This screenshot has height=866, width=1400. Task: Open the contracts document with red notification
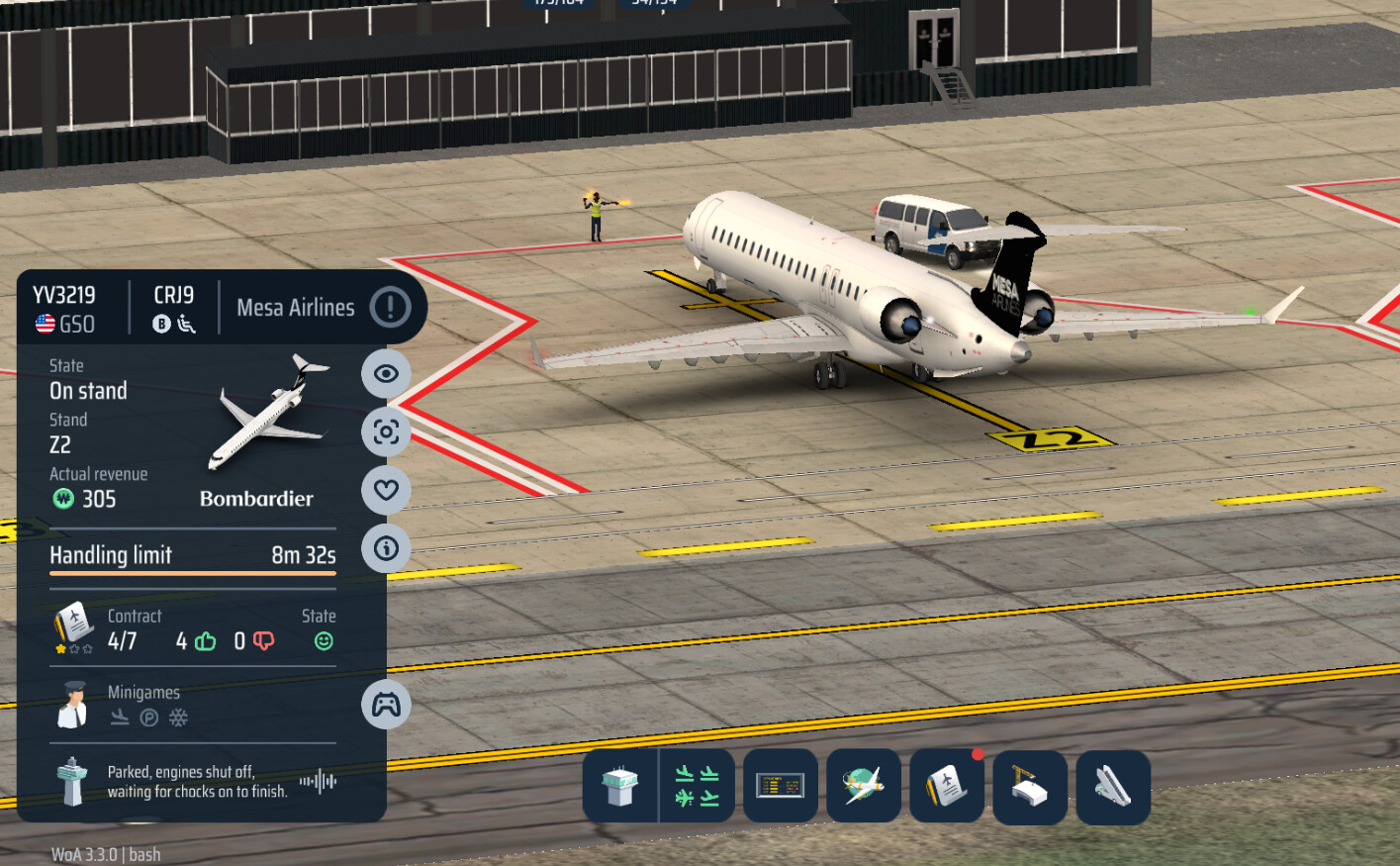947,787
